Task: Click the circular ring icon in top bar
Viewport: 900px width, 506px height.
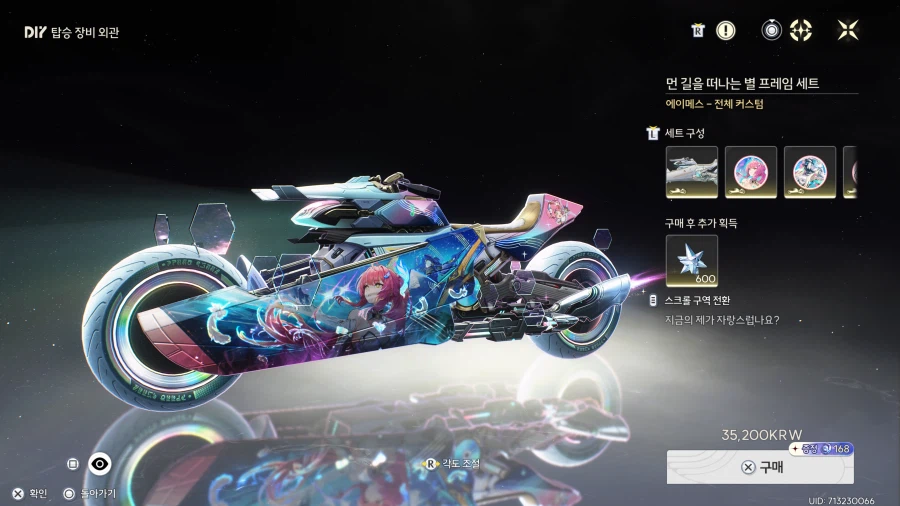Action: point(771,31)
